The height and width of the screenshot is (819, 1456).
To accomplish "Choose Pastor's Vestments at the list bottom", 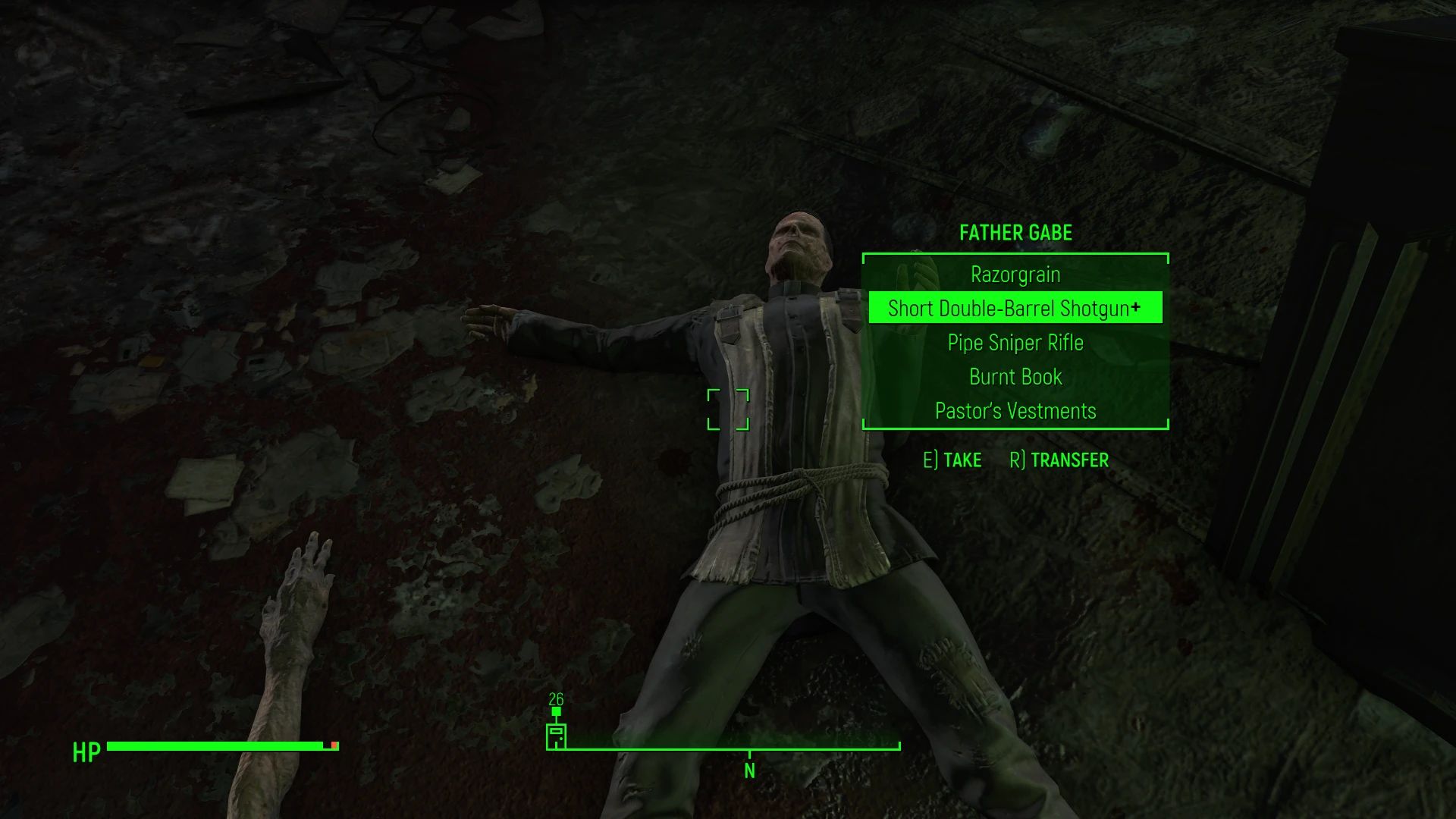I will (x=1015, y=410).
